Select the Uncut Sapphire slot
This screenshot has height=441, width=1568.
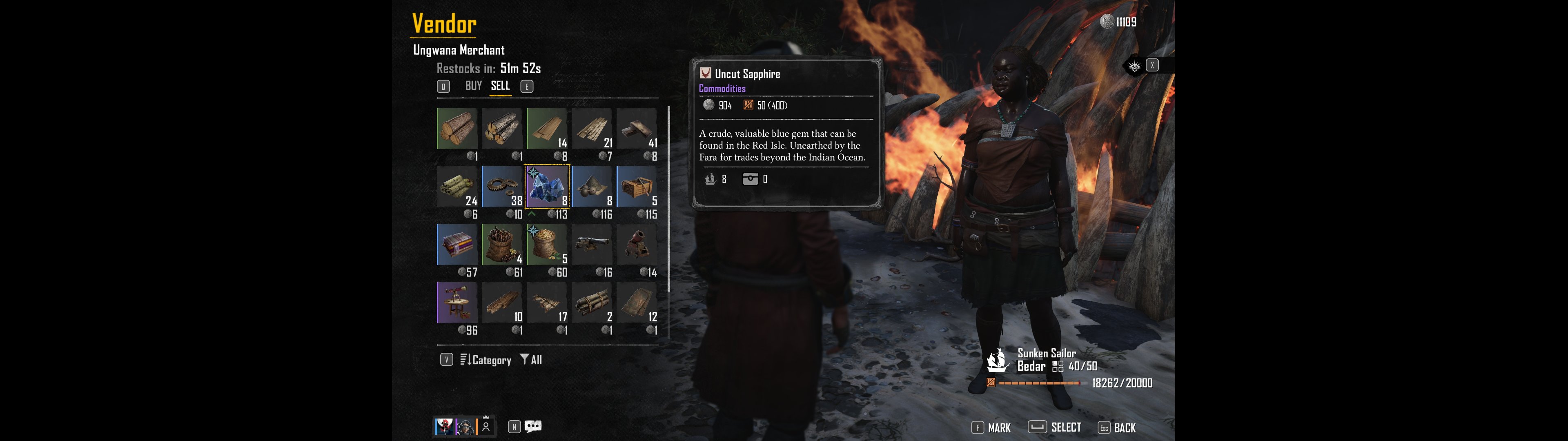pos(547,186)
